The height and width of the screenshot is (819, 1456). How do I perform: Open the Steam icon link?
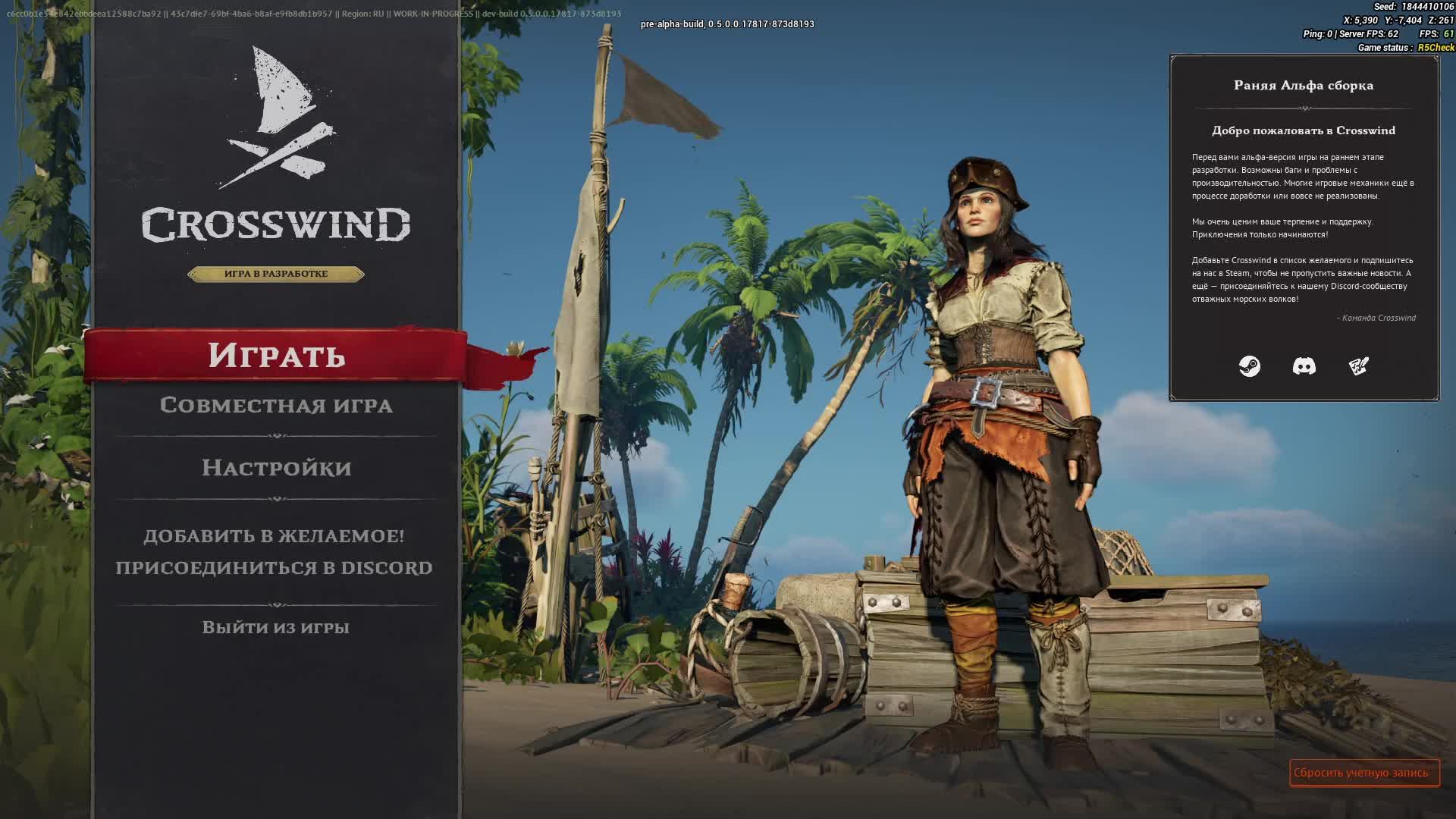pyautogui.click(x=1249, y=366)
